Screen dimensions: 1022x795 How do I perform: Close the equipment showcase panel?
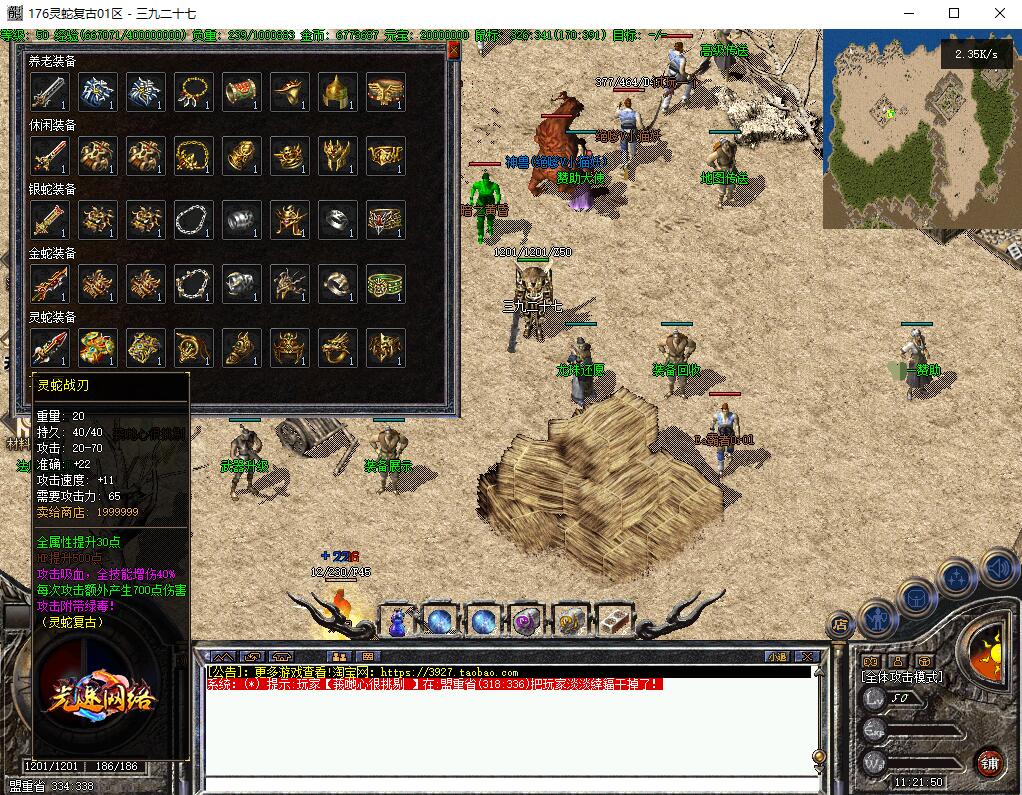(x=453, y=49)
